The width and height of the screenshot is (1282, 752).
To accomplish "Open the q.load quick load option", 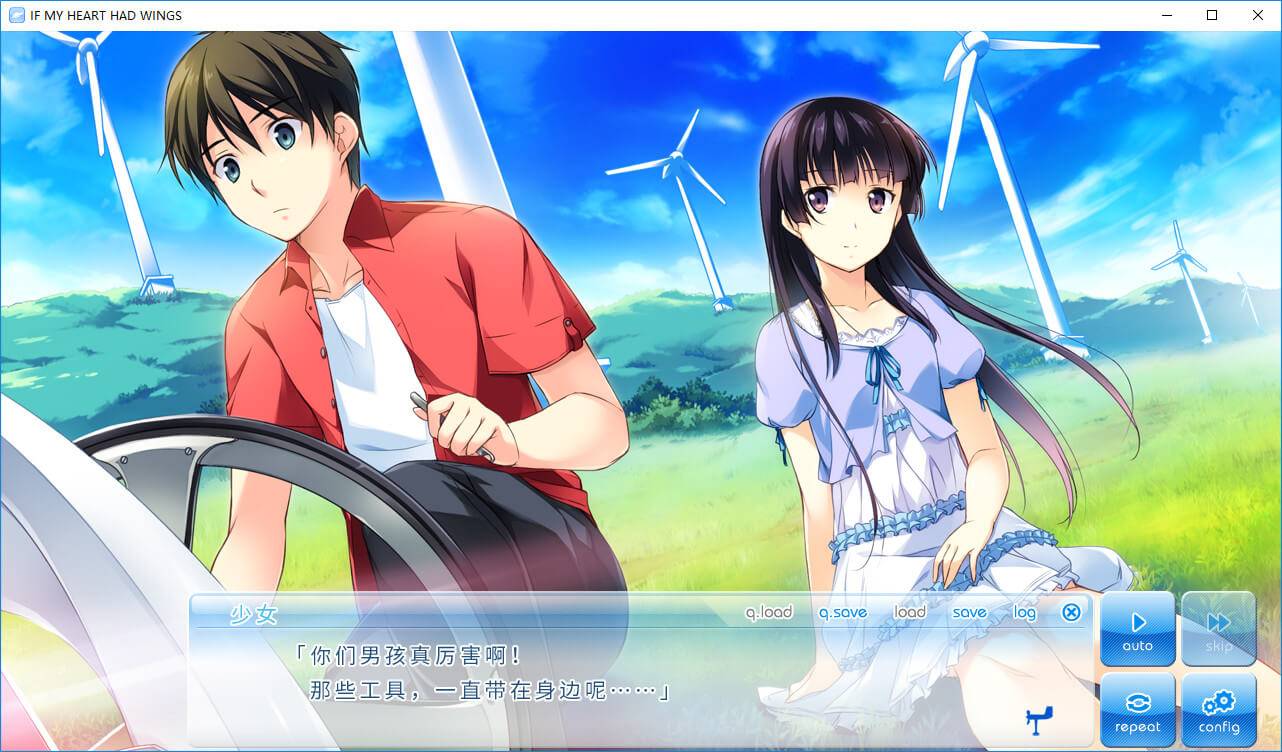I will point(768,612).
